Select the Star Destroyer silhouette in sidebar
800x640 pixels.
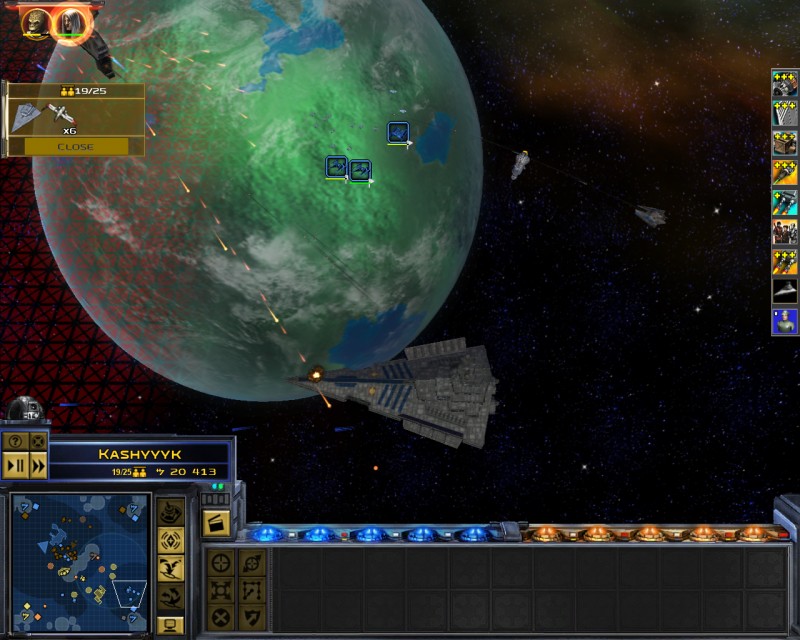pos(784,291)
